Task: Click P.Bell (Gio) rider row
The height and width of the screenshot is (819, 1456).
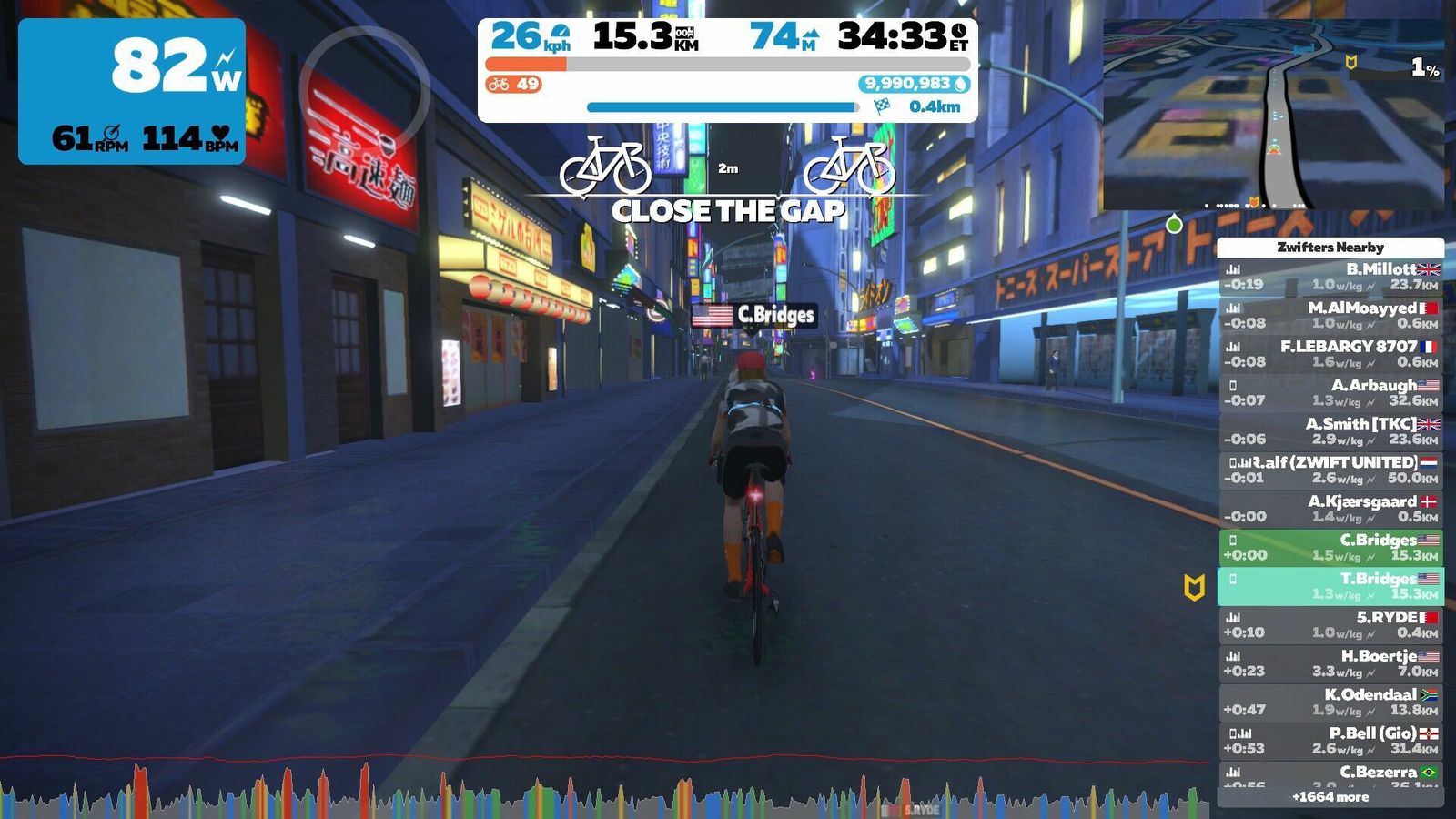Action: pos(1330,741)
